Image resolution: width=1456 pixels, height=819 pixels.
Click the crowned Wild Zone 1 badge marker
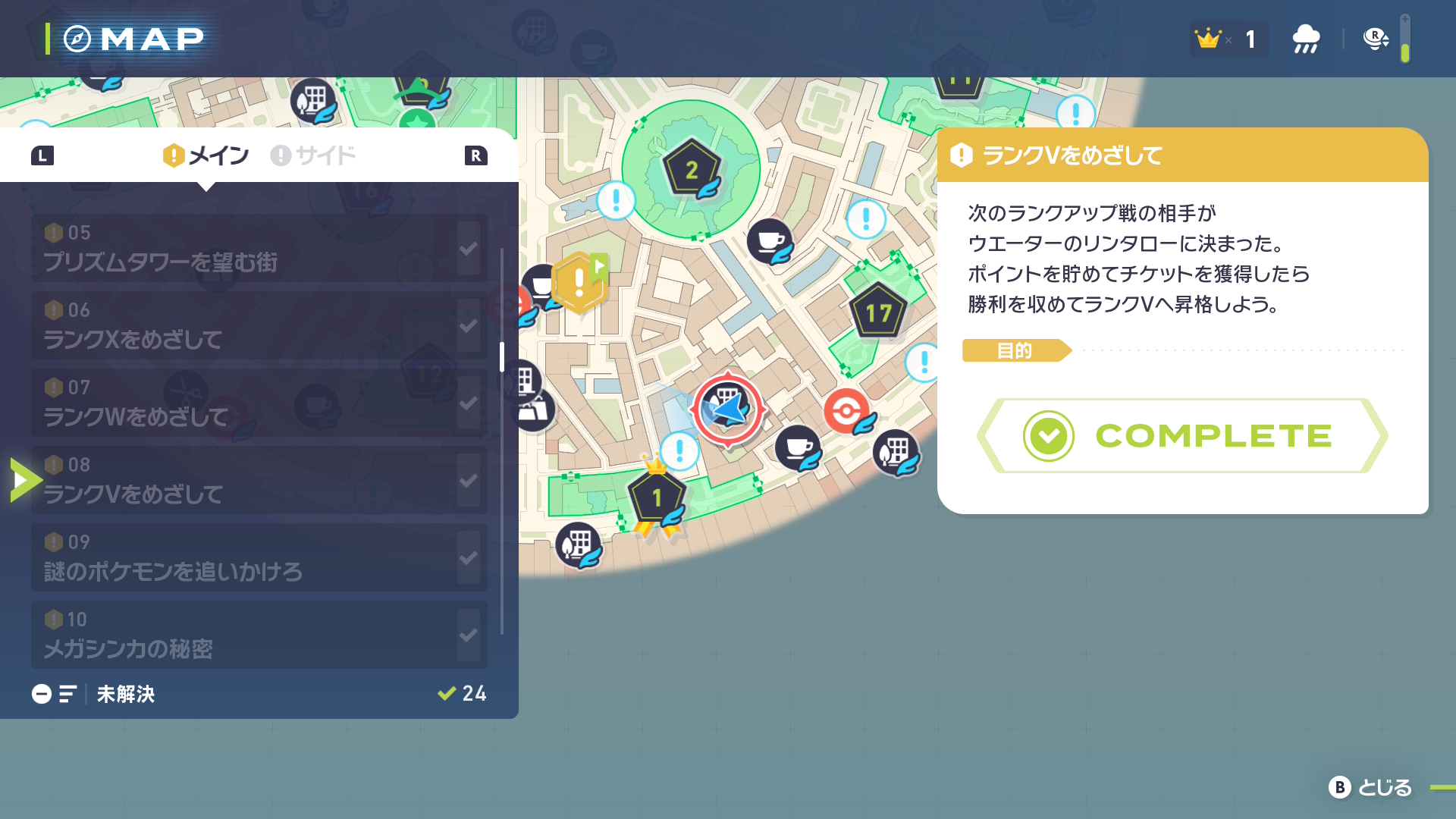coord(655,497)
